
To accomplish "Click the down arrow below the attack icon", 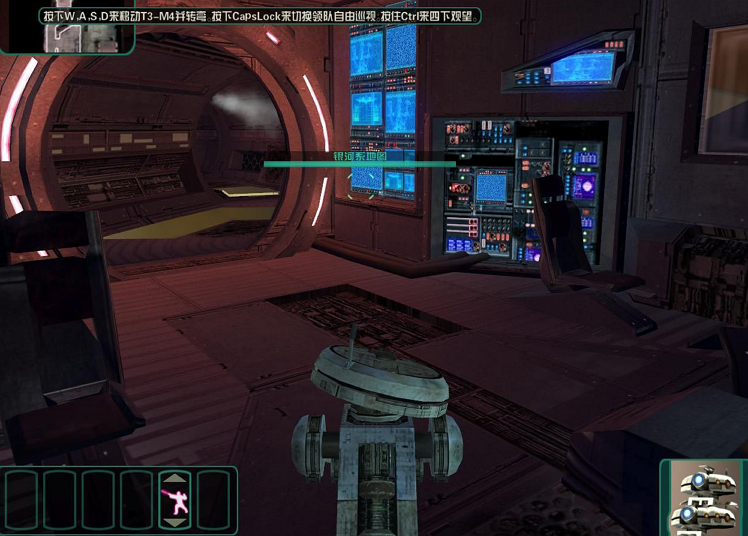I will tap(173, 521).
